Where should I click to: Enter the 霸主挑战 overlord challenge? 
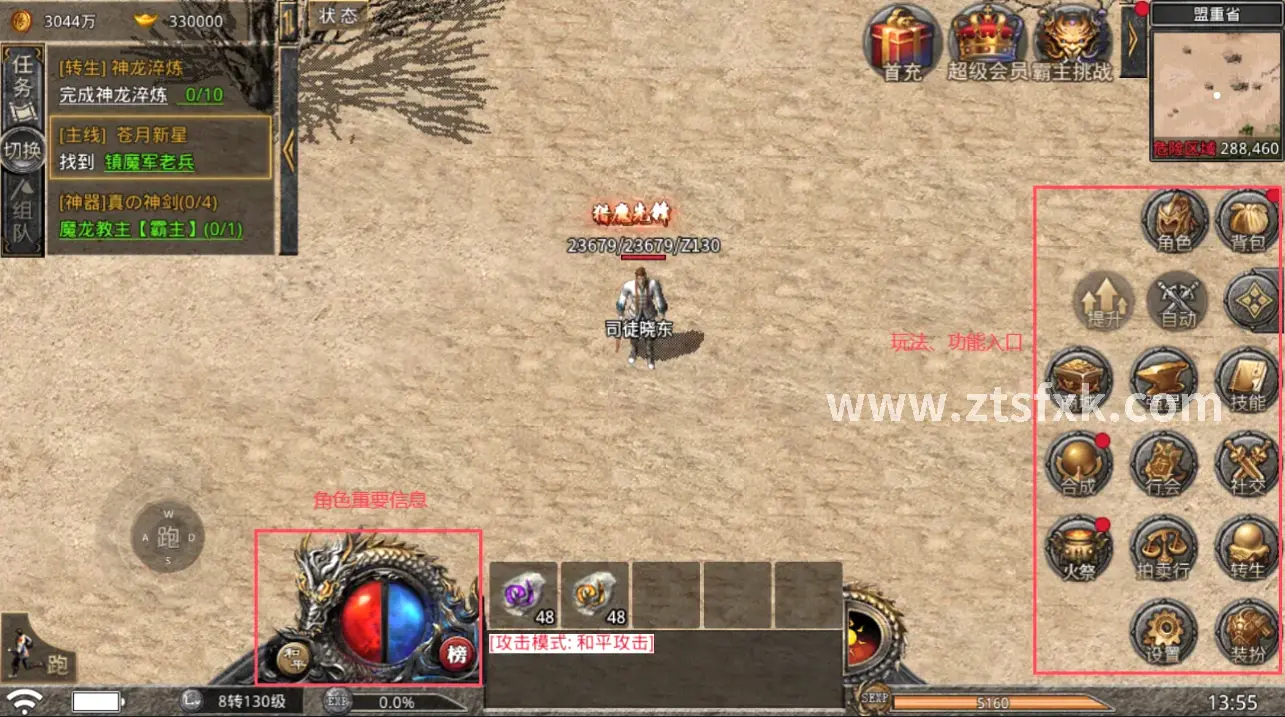1072,41
